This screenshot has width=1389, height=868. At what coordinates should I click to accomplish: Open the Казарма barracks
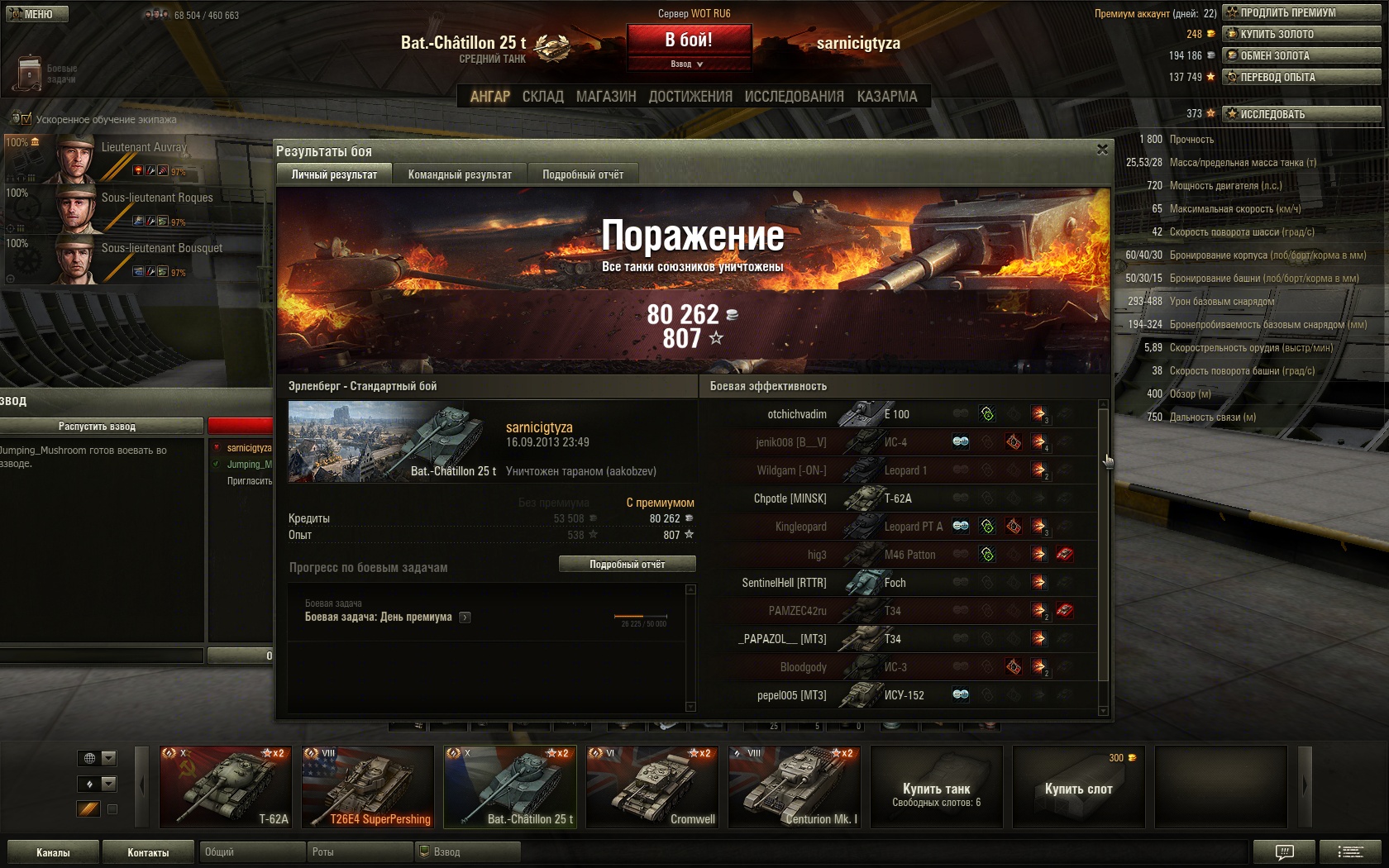(x=886, y=97)
